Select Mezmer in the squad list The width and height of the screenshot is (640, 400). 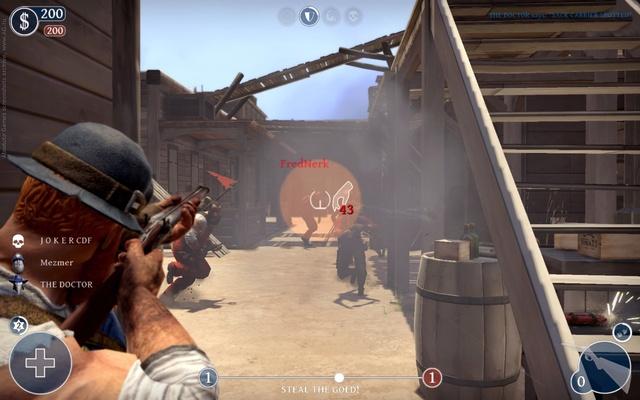click(x=56, y=262)
